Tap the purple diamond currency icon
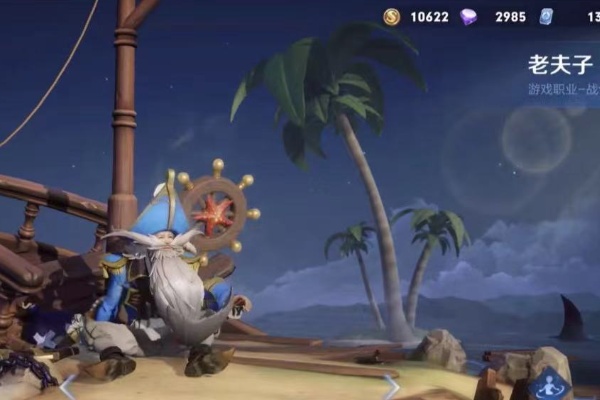 (468, 16)
